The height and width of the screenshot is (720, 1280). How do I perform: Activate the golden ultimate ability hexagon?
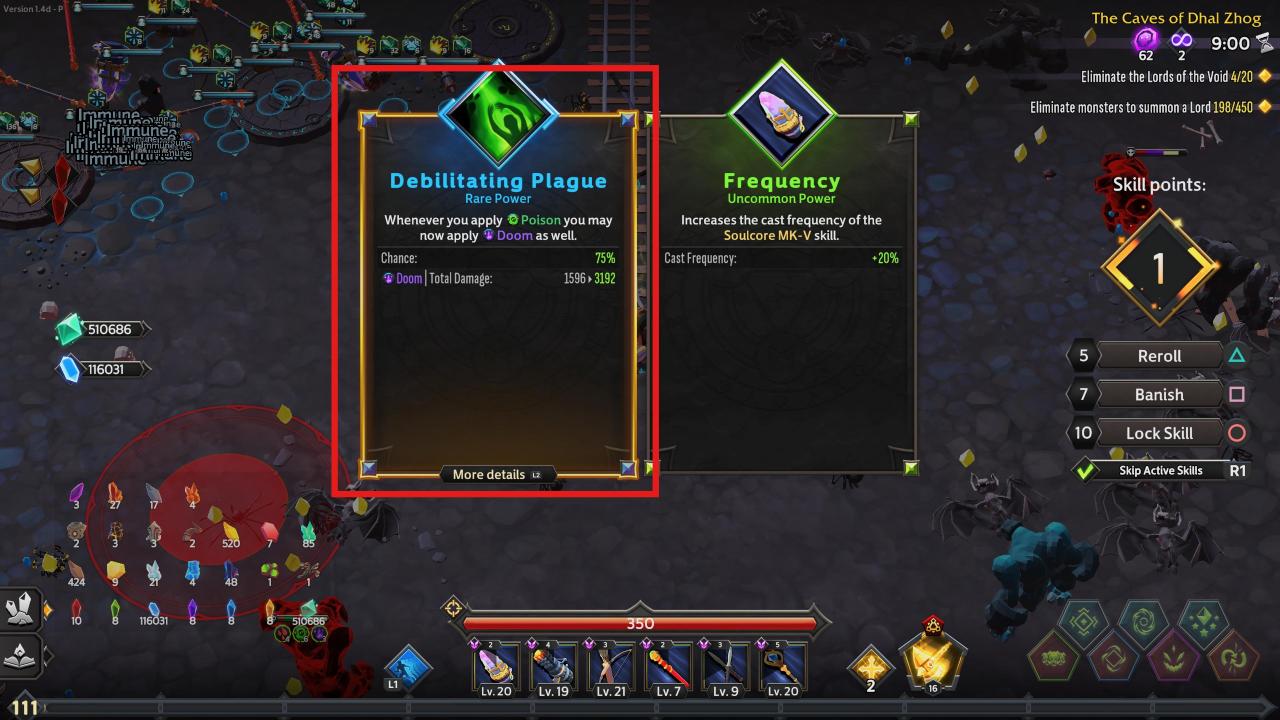(933, 659)
